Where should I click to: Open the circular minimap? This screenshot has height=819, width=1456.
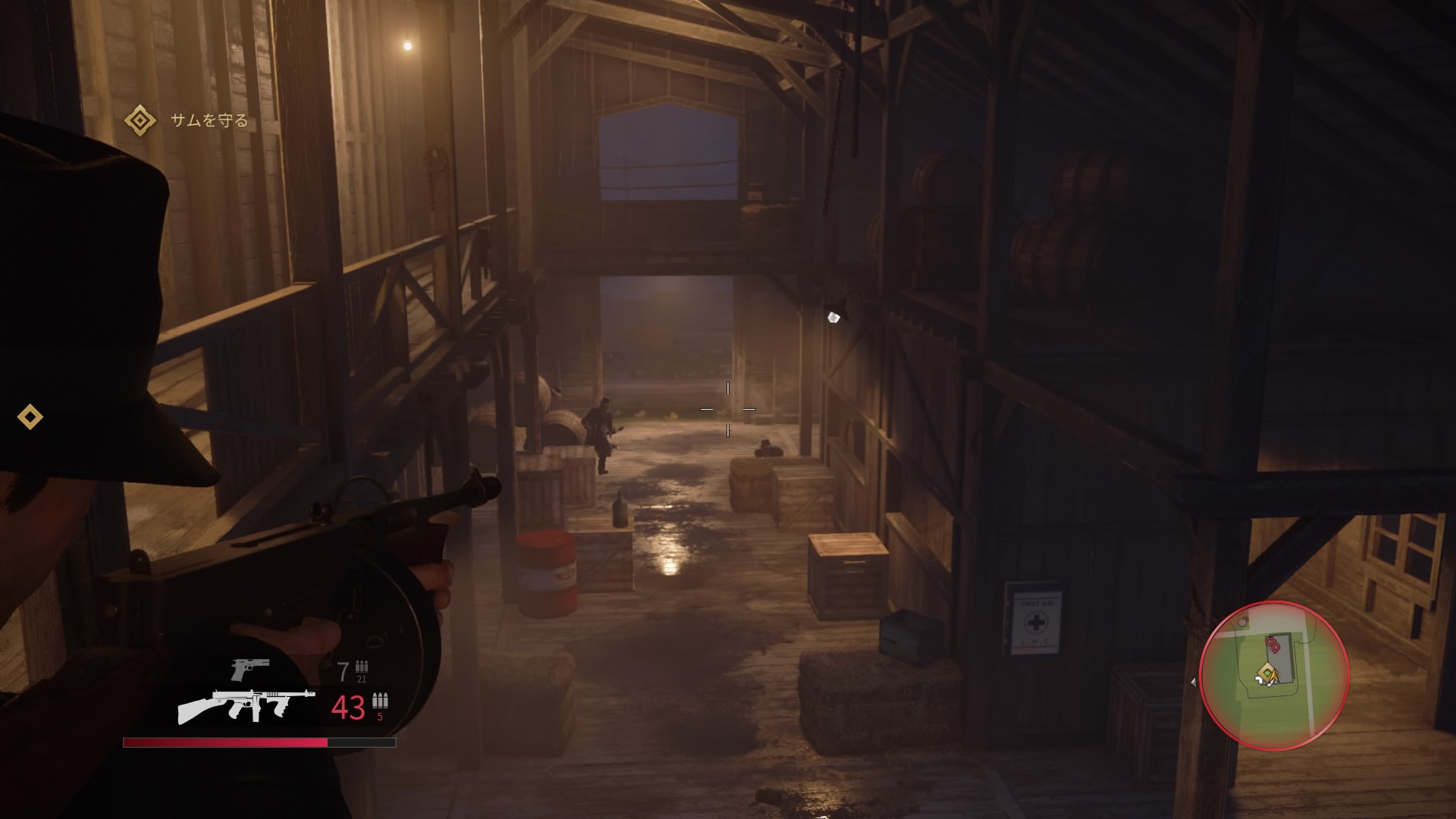(x=1274, y=675)
